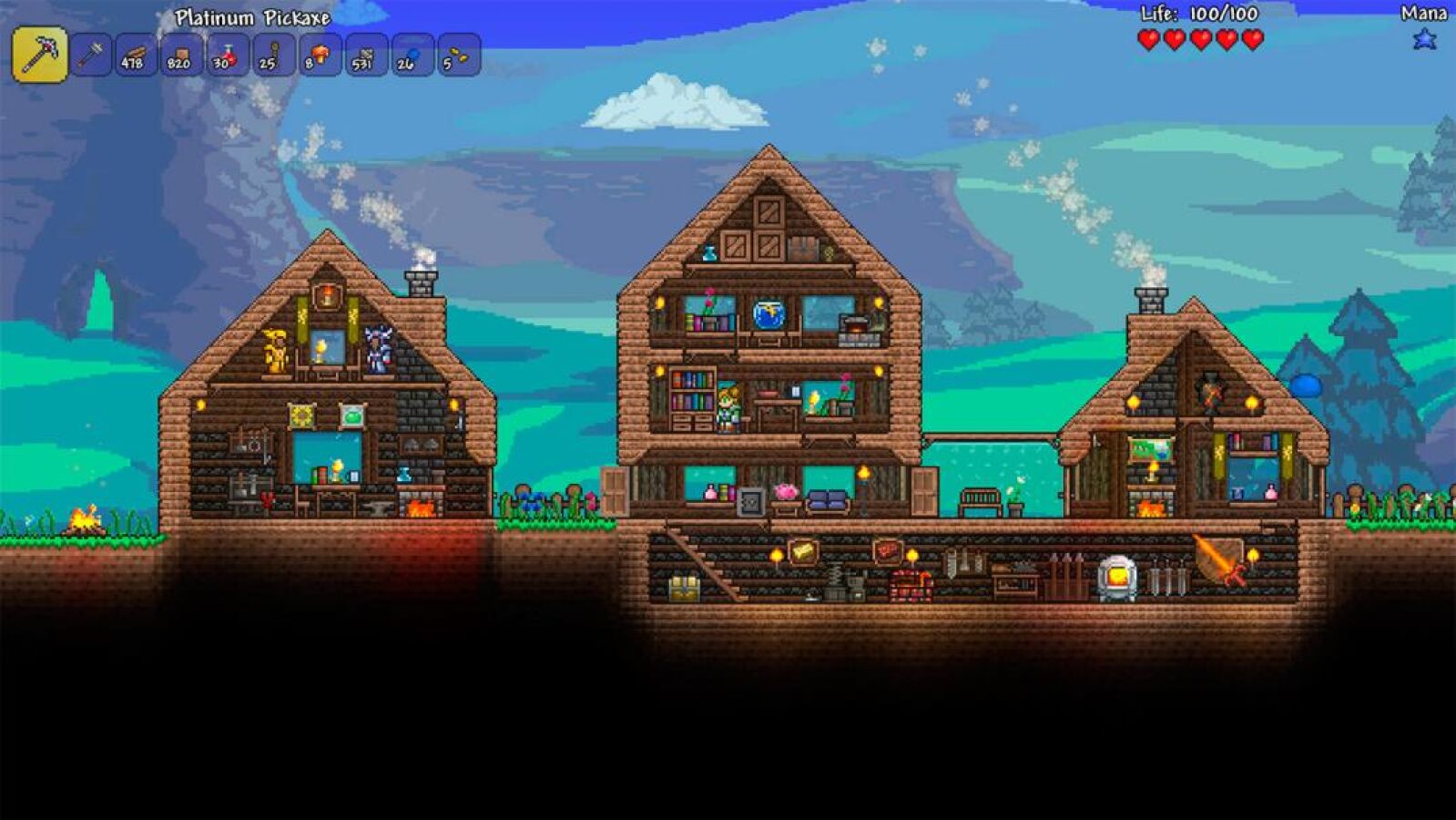Pick the dirt block stack of 820
The width and height of the screenshot is (1456, 820).
pyautogui.click(x=182, y=56)
